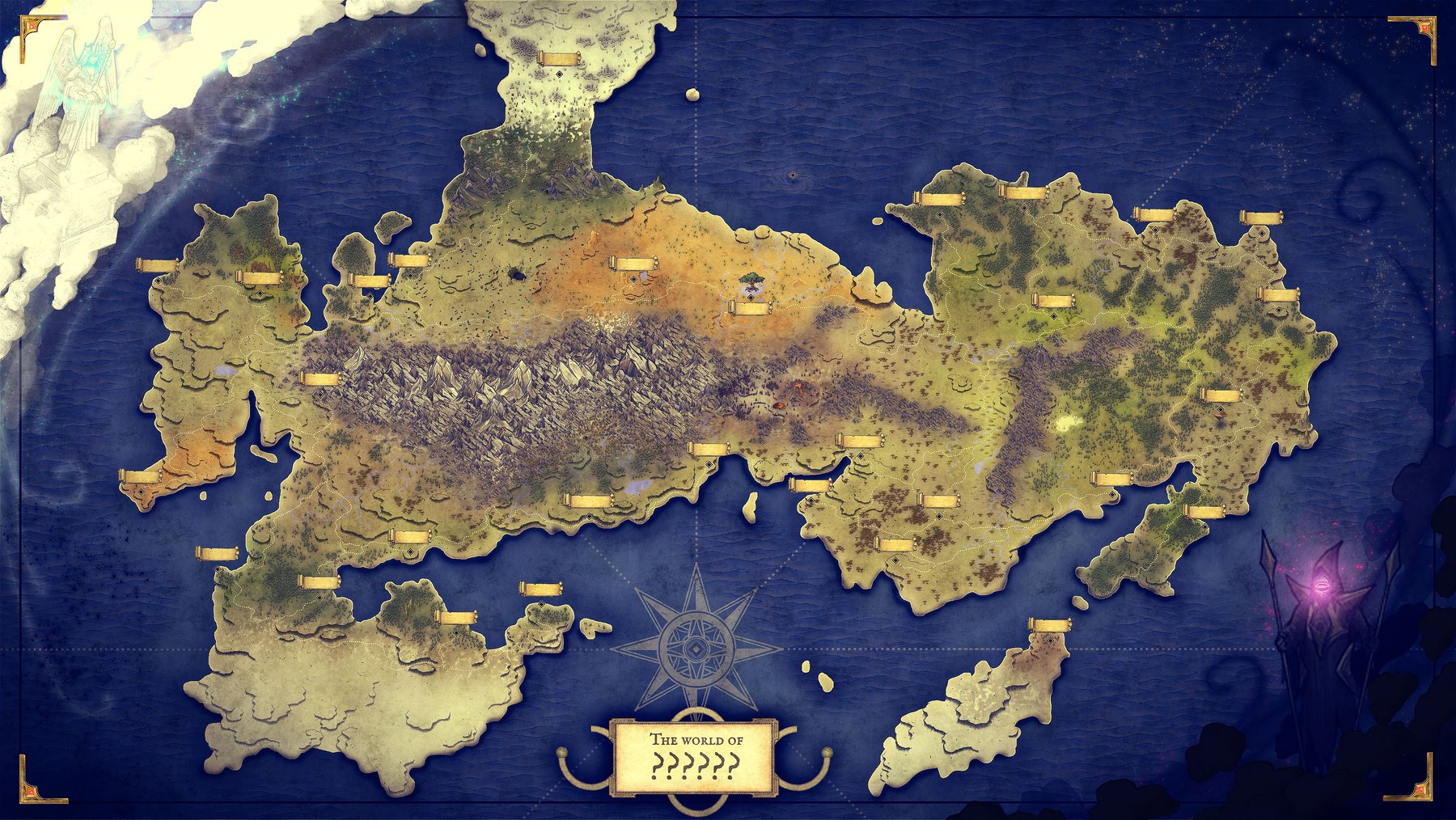Select the scroll marker on the northern snowy peninsula
Screen dimensions: 1456x820
tap(559, 59)
